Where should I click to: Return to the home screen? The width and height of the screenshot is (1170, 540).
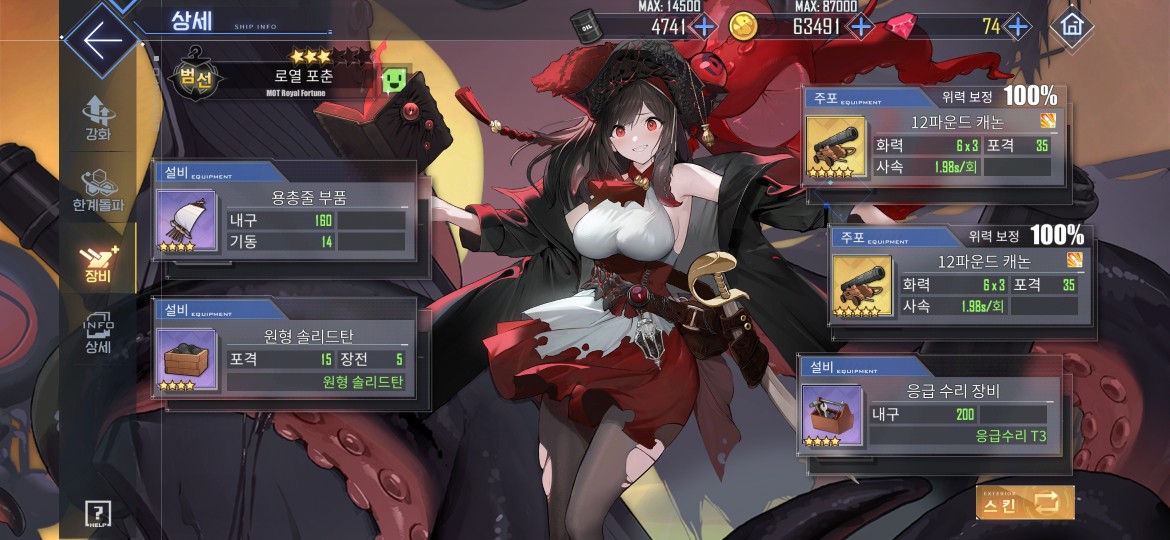1073,24
